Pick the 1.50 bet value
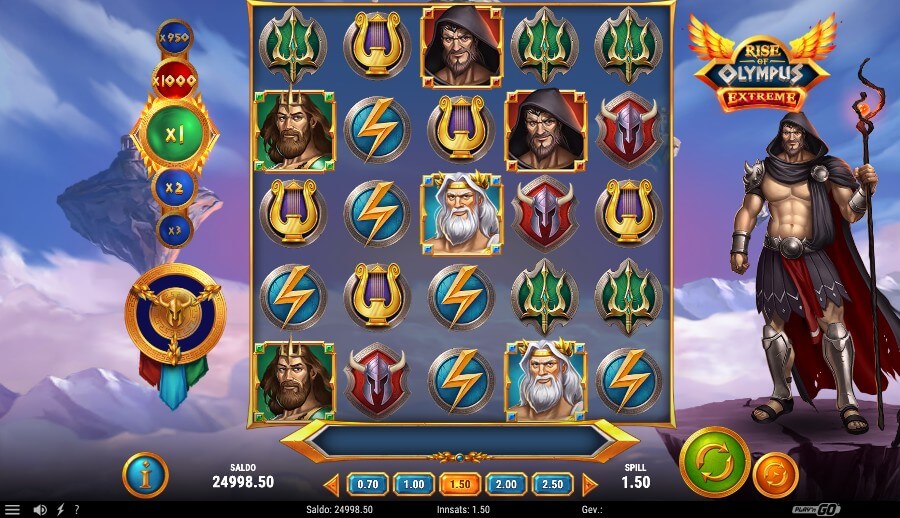Viewport: 900px width, 518px height. [460, 484]
